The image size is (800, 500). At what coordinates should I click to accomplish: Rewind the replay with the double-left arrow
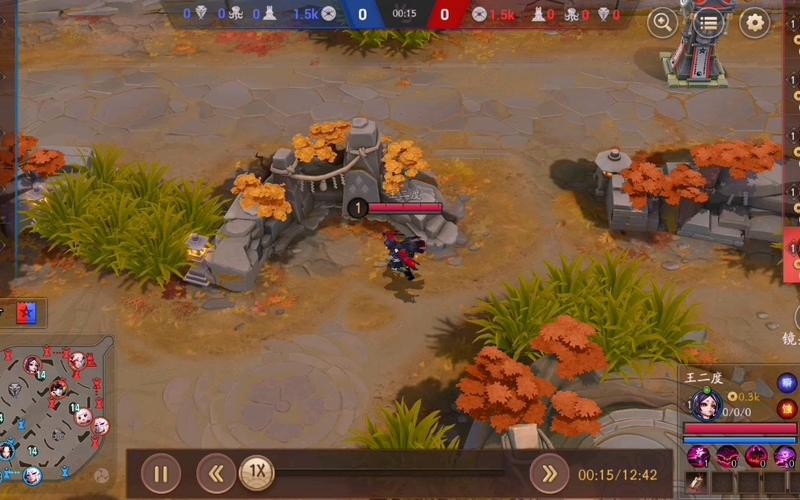215,473
